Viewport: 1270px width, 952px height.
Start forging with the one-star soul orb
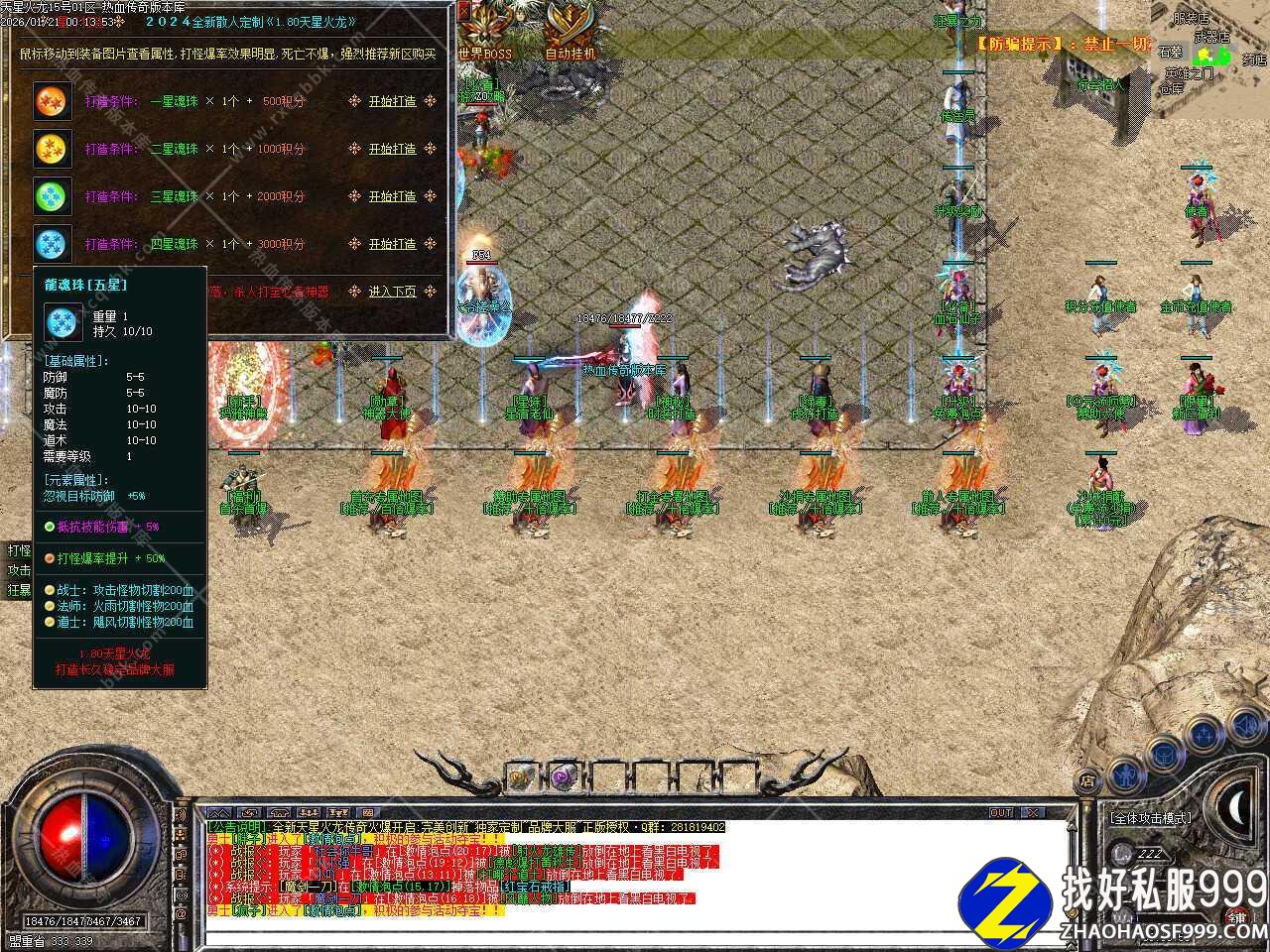392,101
